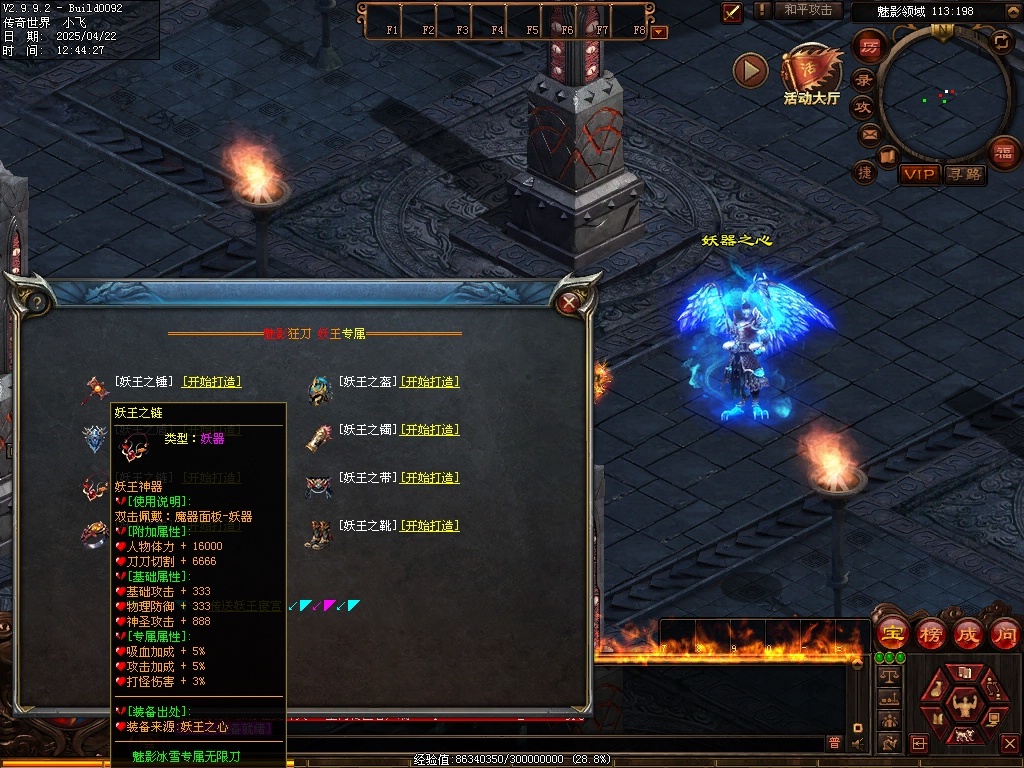Toggle the 和平攻击 attack mode button
This screenshot has width=1024, height=768.
807,10
